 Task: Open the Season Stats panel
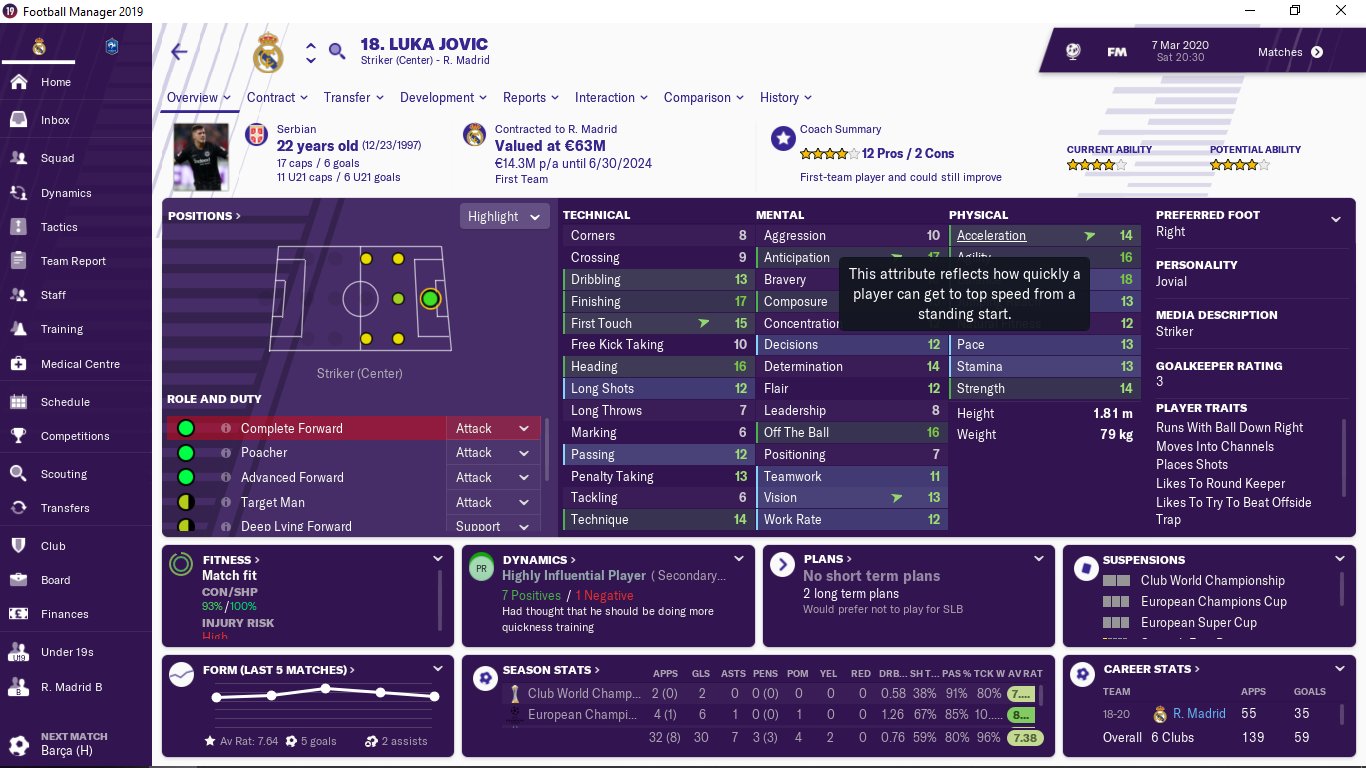(550, 670)
